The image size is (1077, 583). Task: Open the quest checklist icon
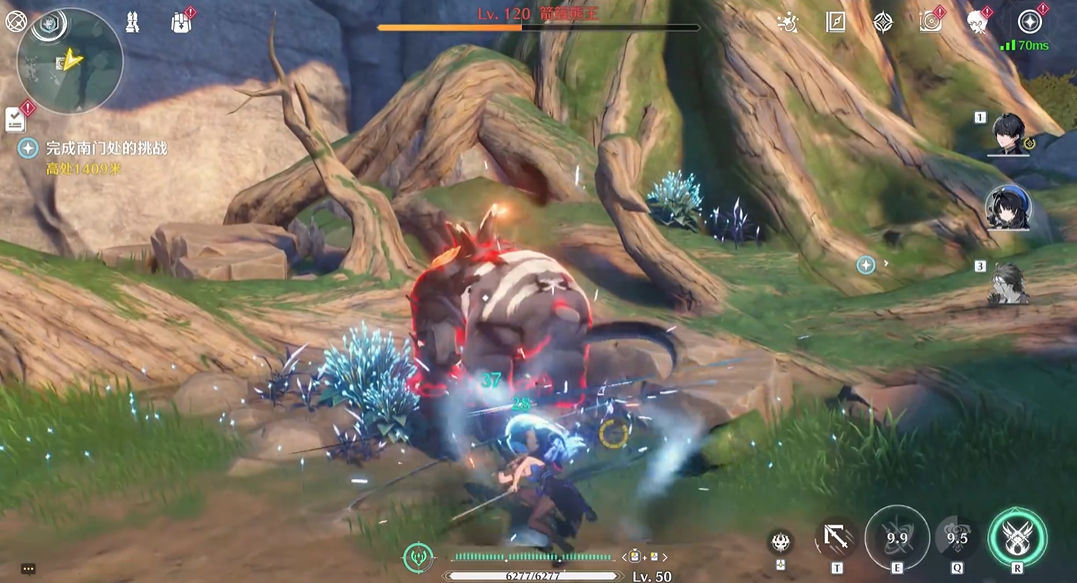[16, 120]
